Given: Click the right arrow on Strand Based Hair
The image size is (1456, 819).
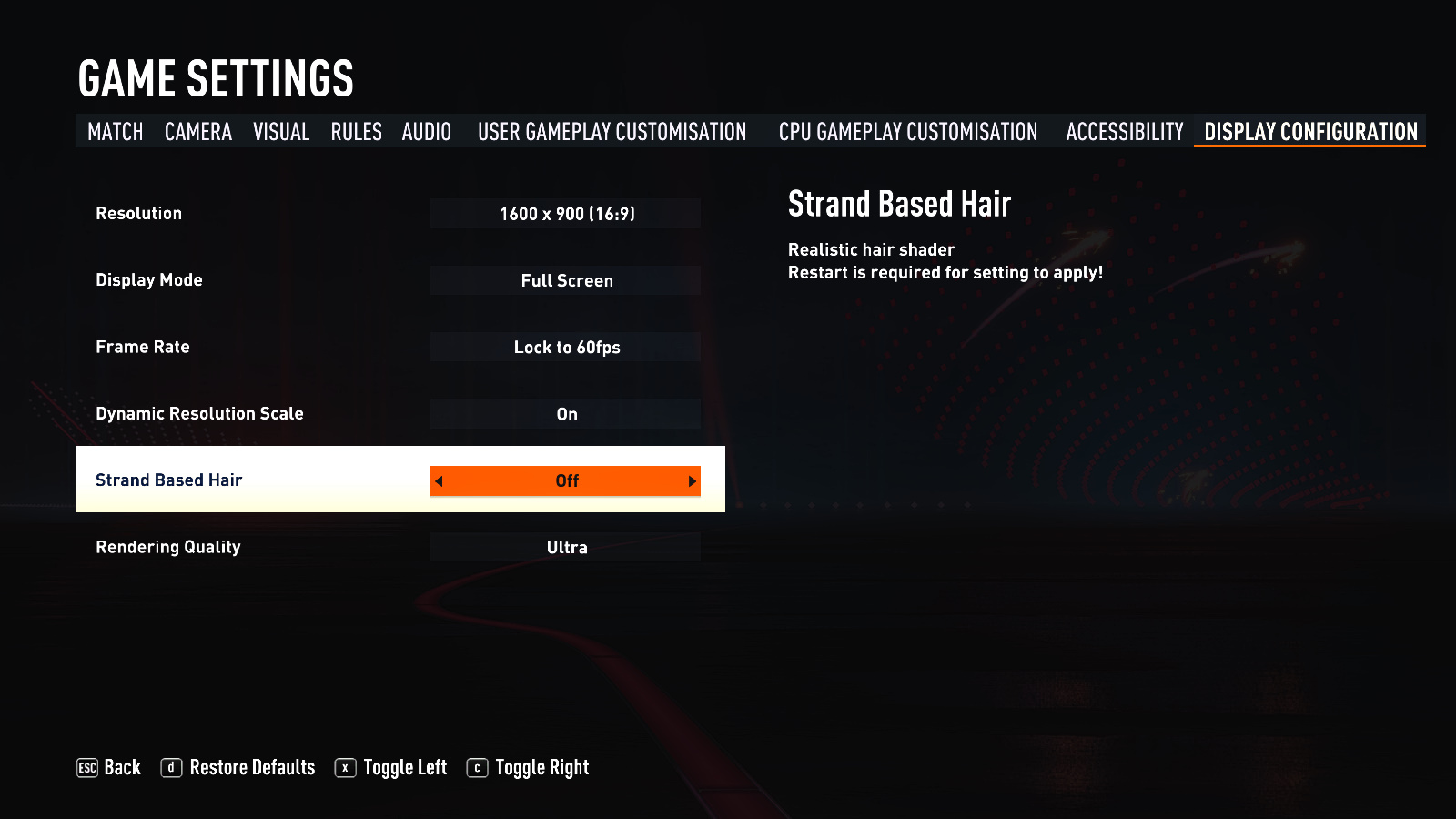Looking at the screenshot, I should pyautogui.click(x=692, y=481).
